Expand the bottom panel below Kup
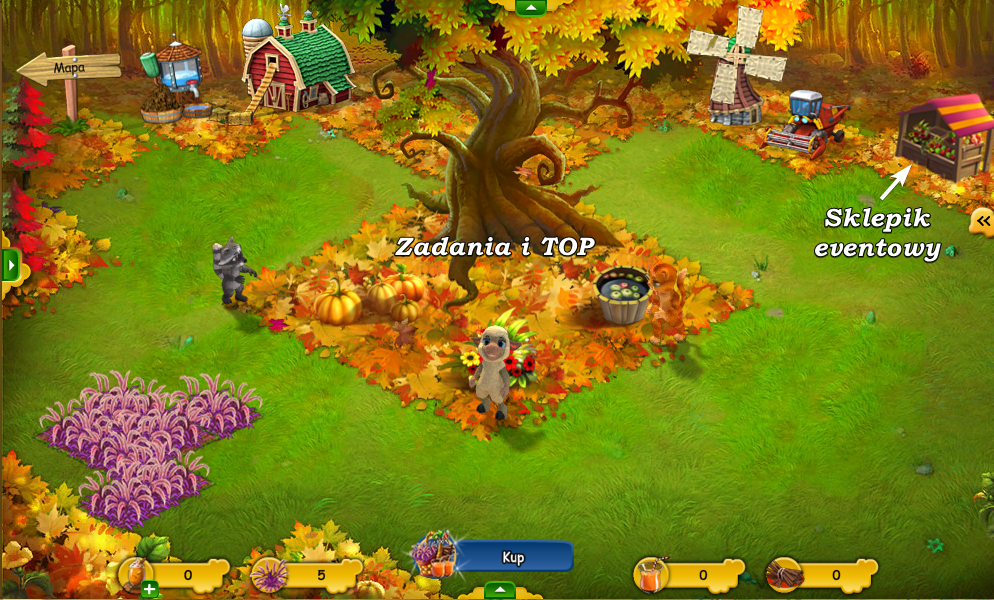 [499, 590]
